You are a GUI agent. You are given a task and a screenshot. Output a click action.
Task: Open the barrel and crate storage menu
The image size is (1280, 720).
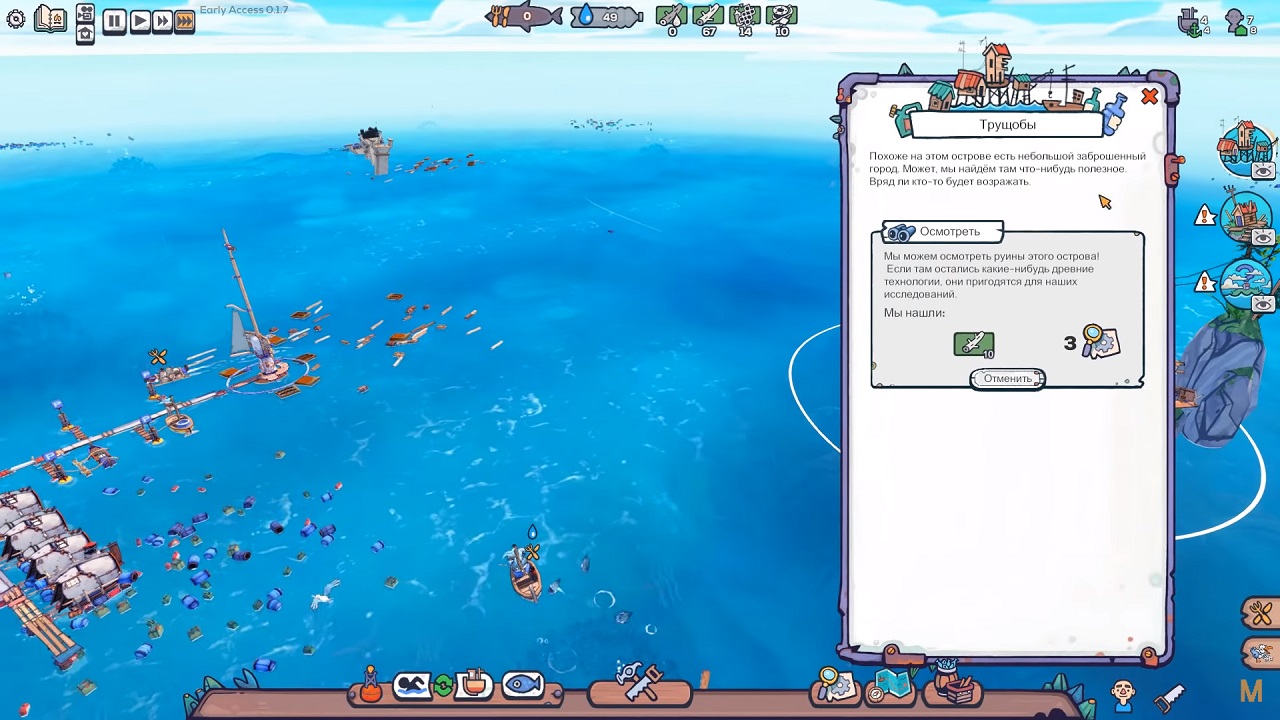(953, 686)
